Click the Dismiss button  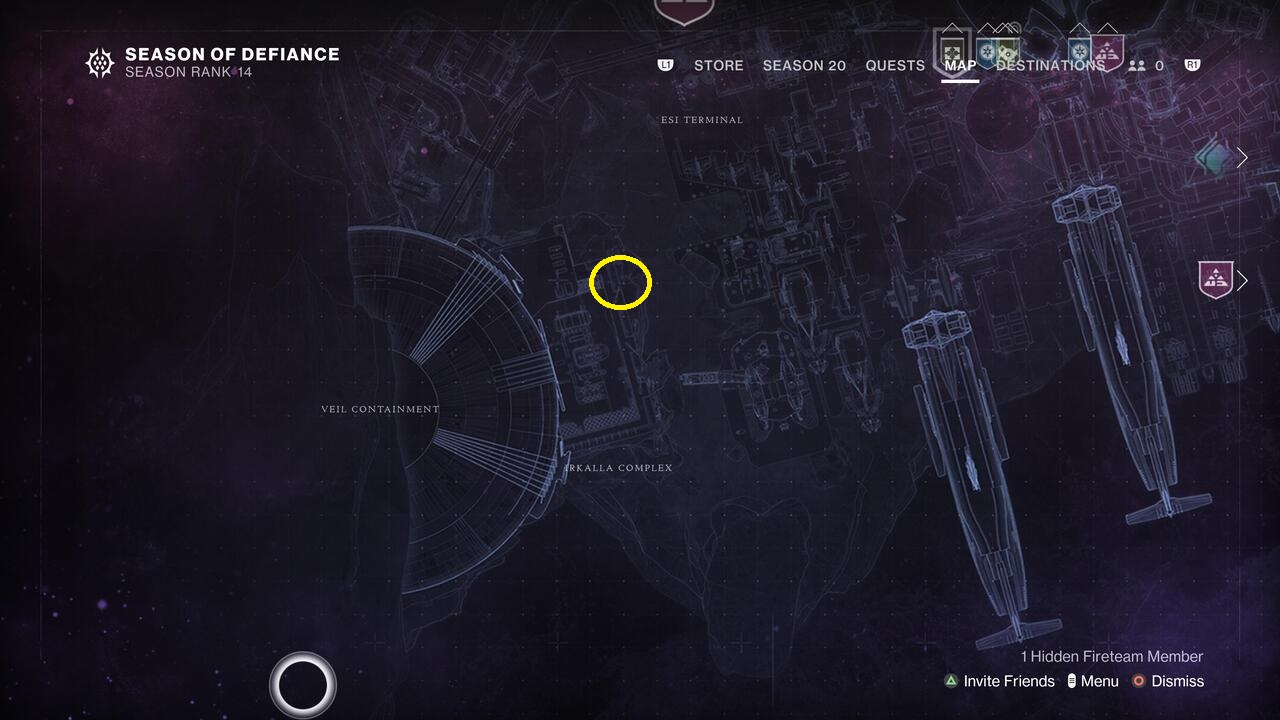[x=1175, y=681]
